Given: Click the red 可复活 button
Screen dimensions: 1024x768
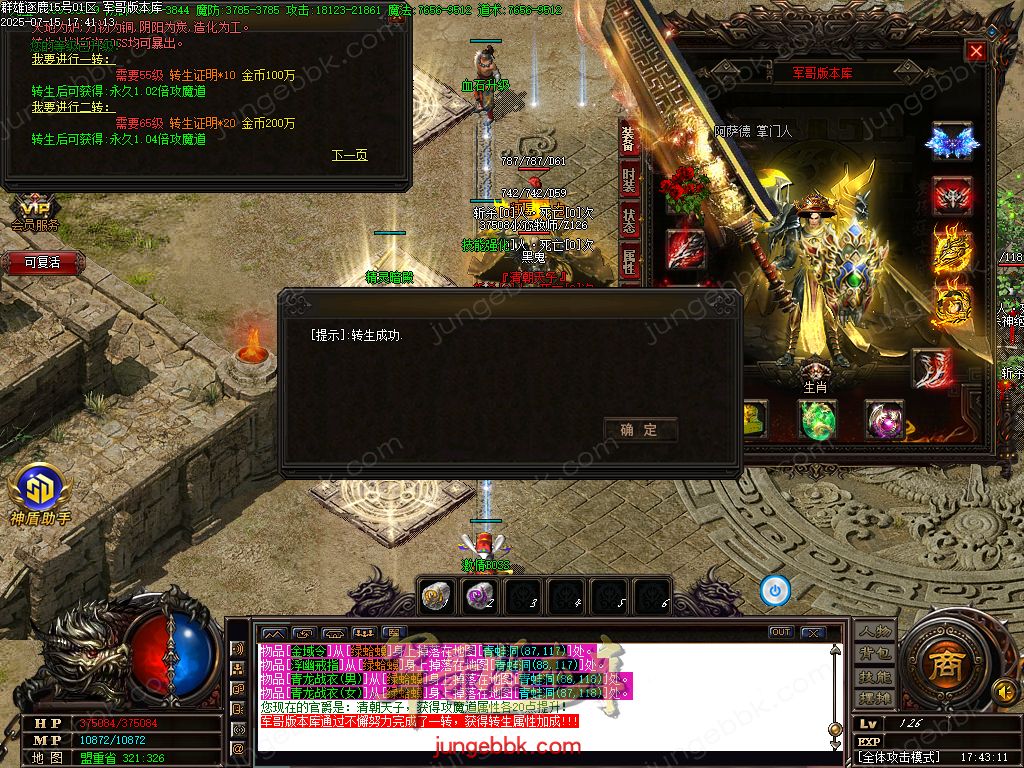Looking at the screenshot, I should coord(42,263).
